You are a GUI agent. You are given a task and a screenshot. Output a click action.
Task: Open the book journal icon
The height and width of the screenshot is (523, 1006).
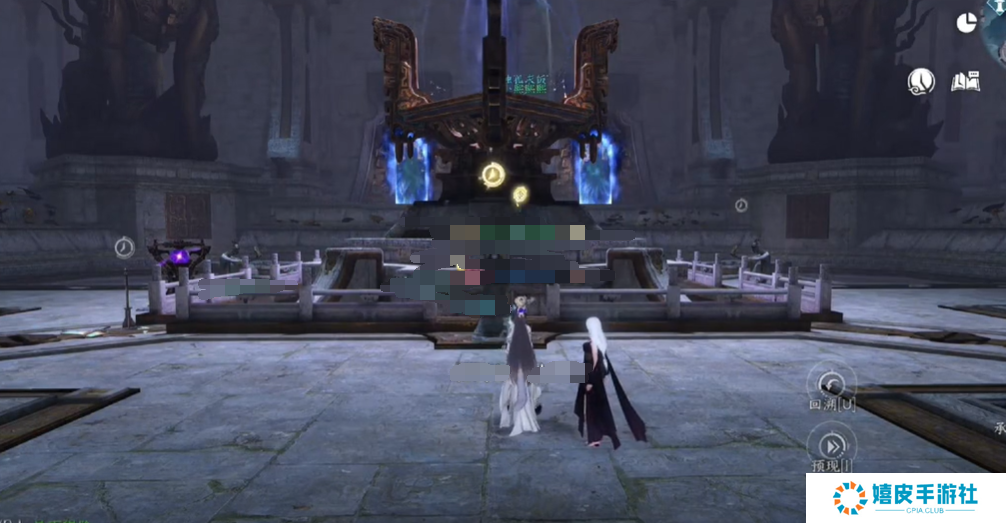click(x=965, y=82)
